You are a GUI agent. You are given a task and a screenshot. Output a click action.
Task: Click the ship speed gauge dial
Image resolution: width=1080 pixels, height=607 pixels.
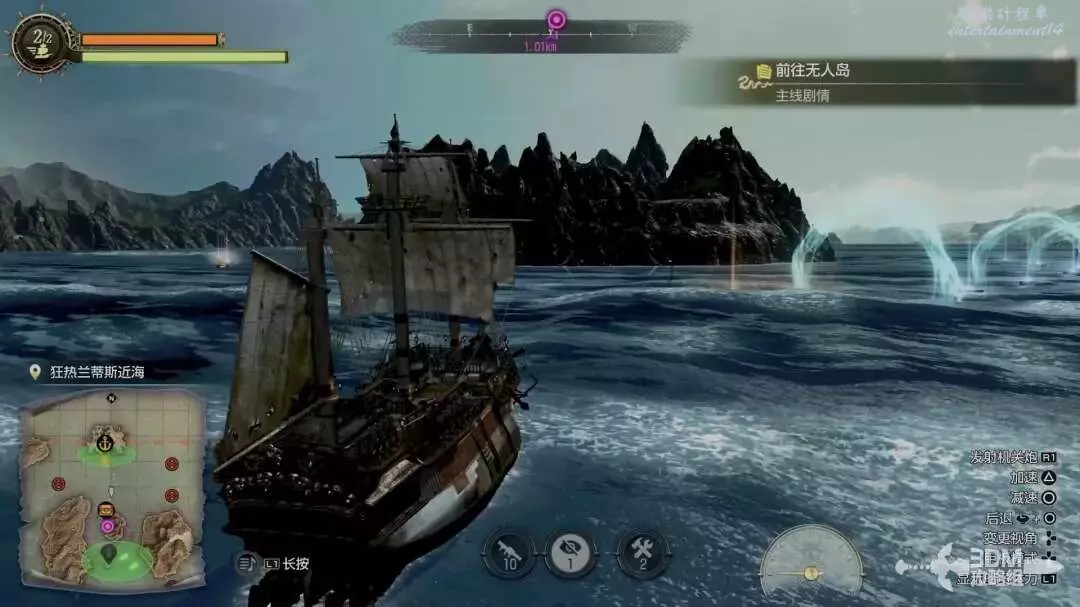[811, 562]
